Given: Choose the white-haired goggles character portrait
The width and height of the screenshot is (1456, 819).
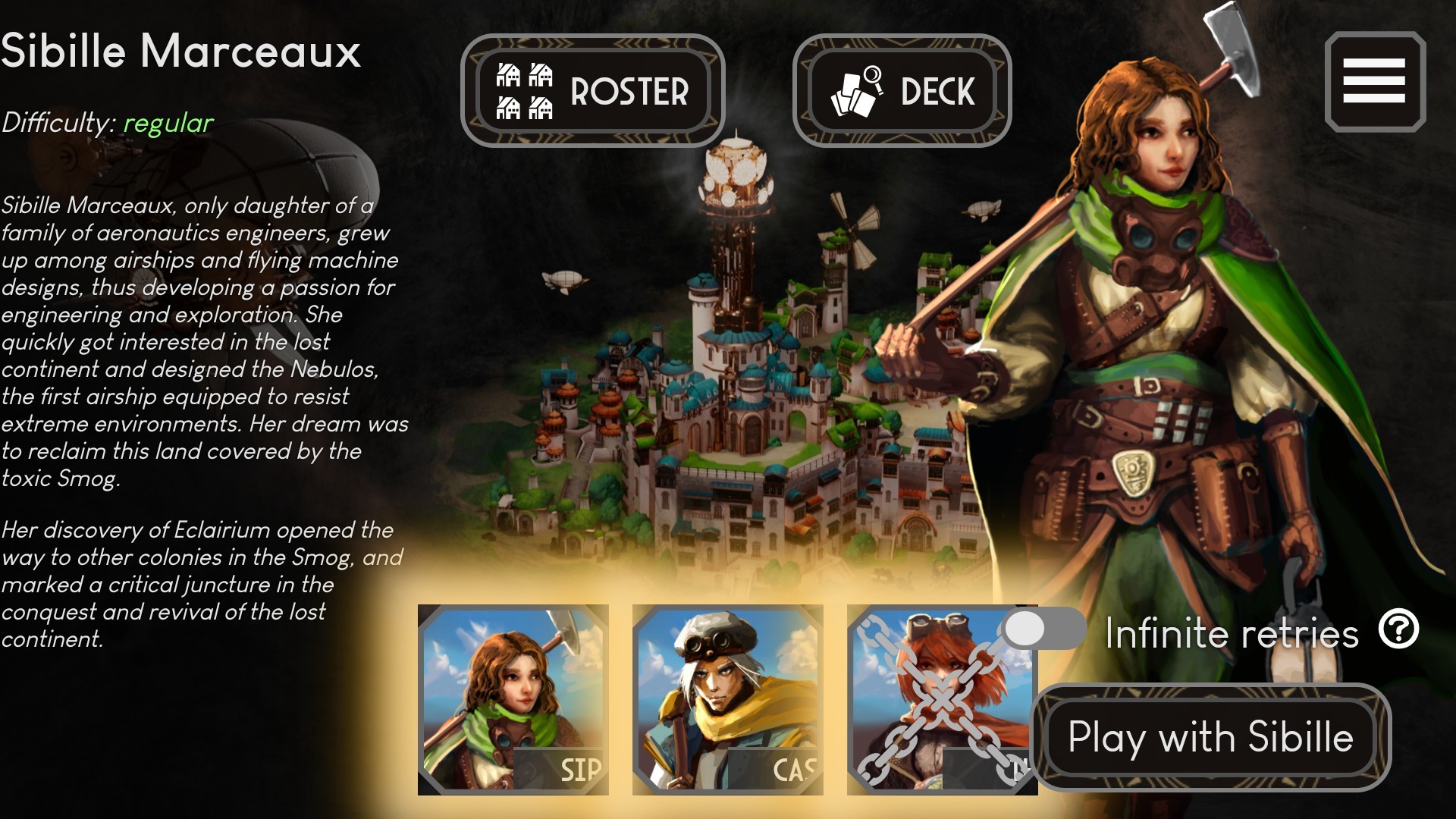Looking at the screenshot, I should (727, 699).
